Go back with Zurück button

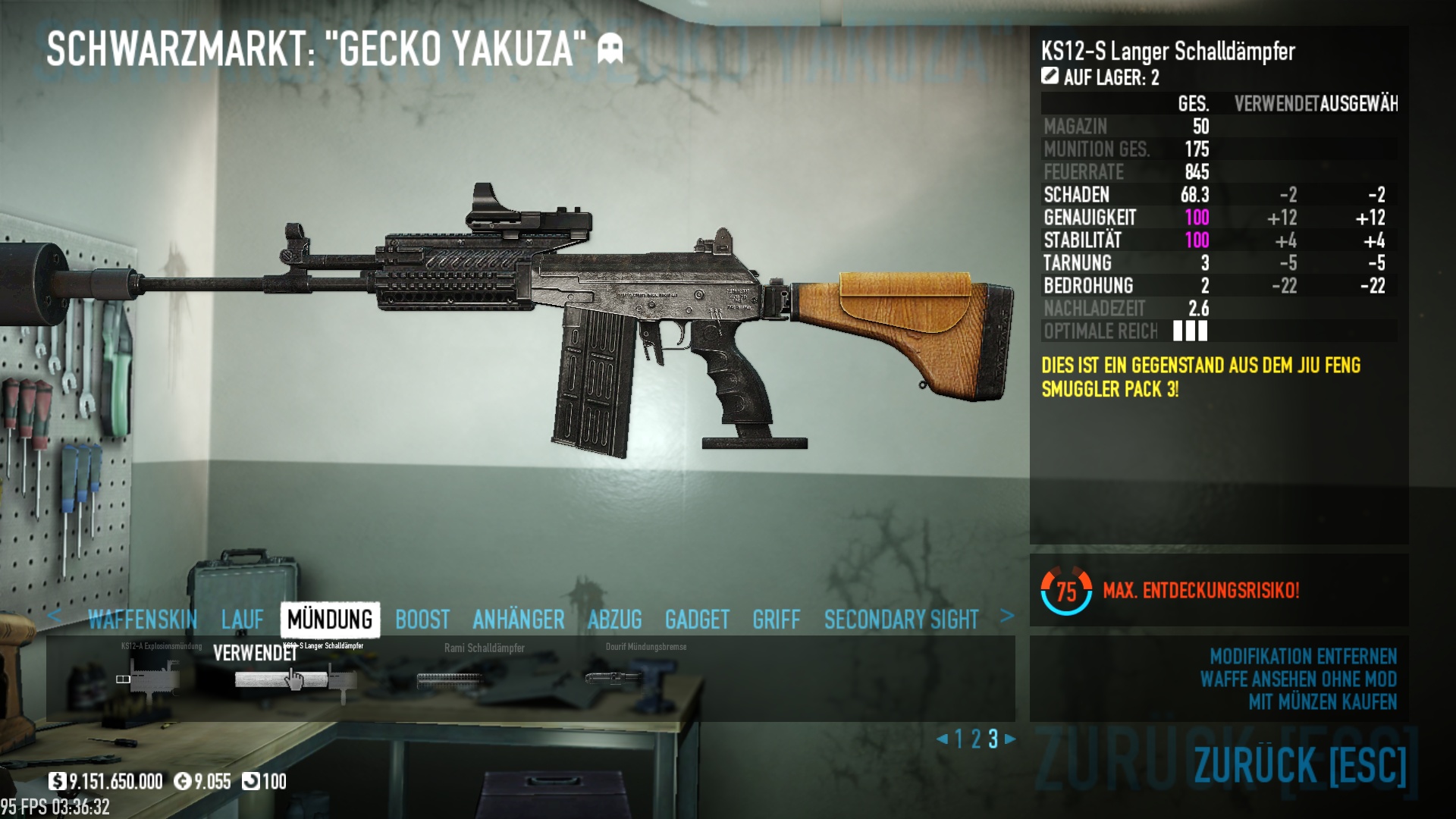(1300, 764)
